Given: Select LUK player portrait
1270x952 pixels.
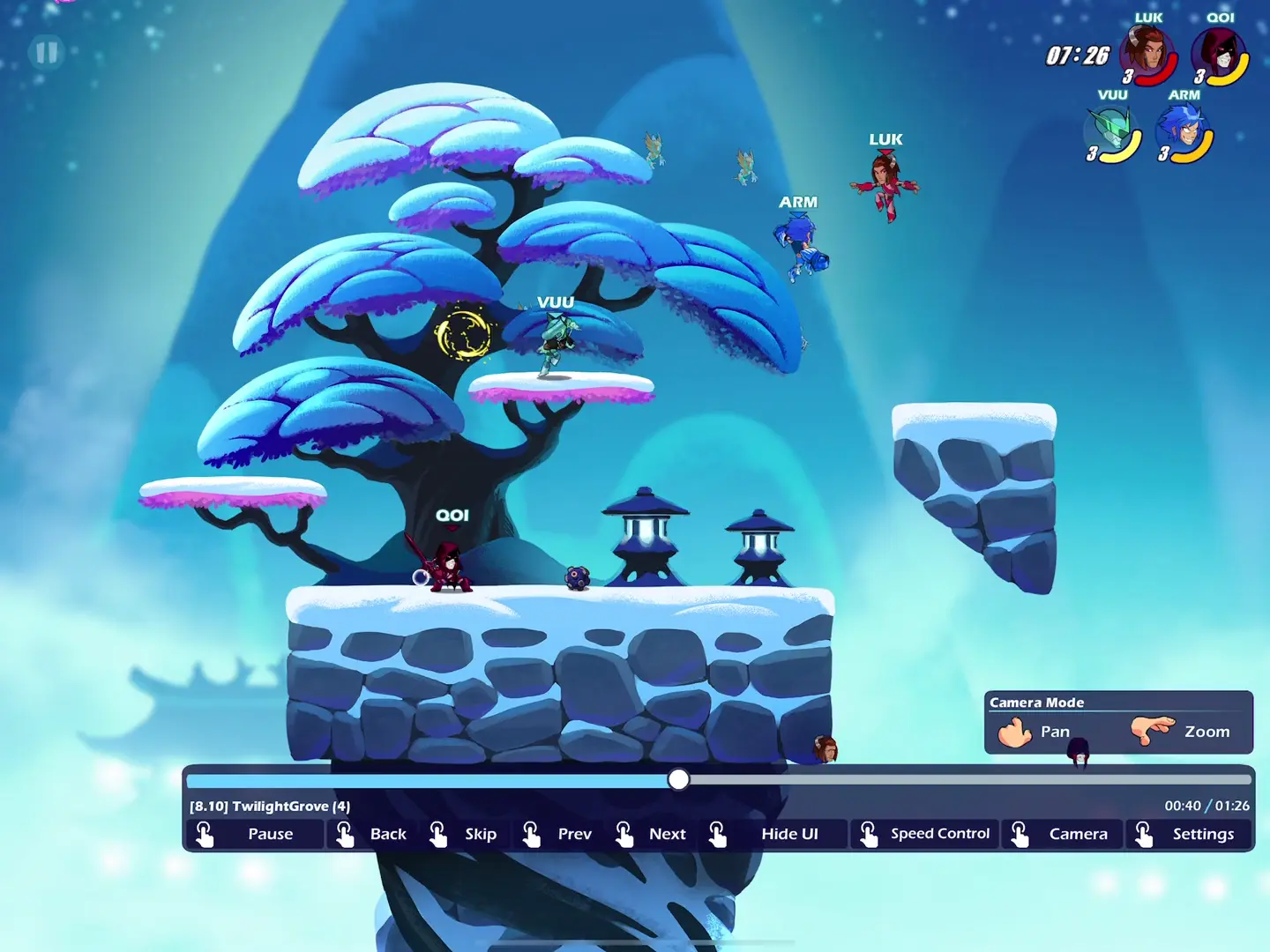Looking at the screenshot, I should pyautogui.click(x=1147, y=53).
